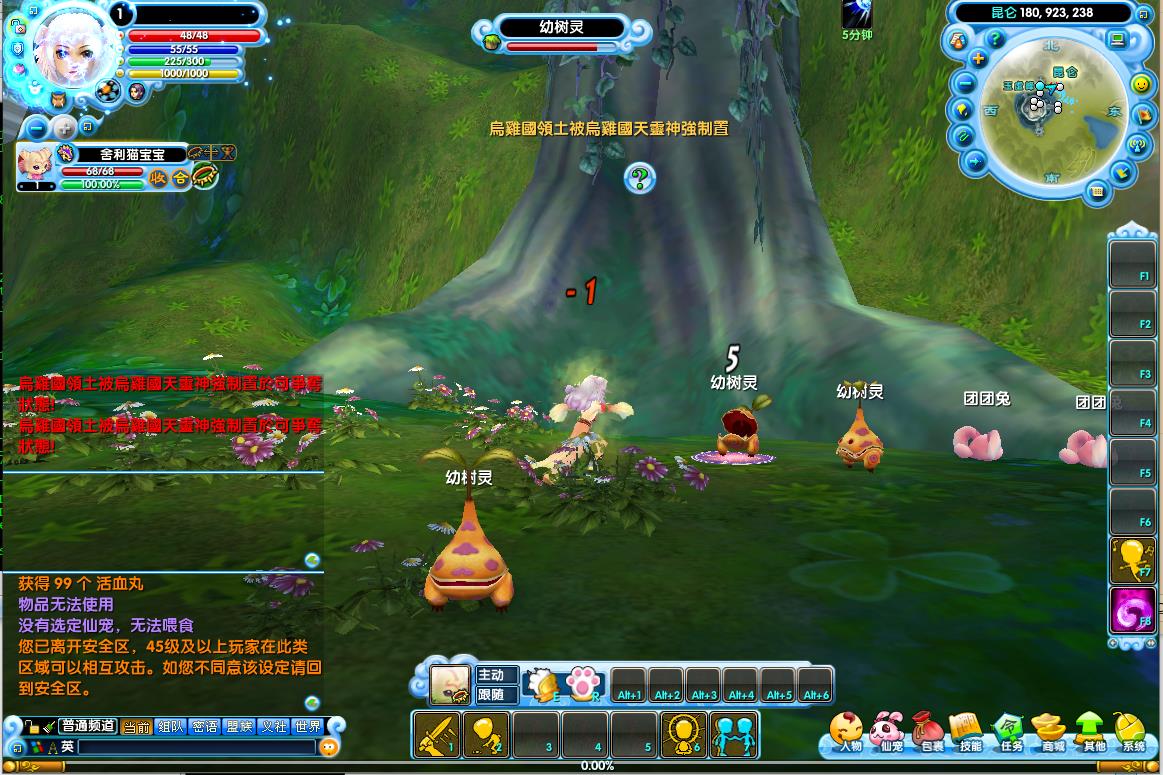The width and height of the screenshot is (1163, 775).
Task: Switch chat to the 组队 team channel
Action: 170,727
